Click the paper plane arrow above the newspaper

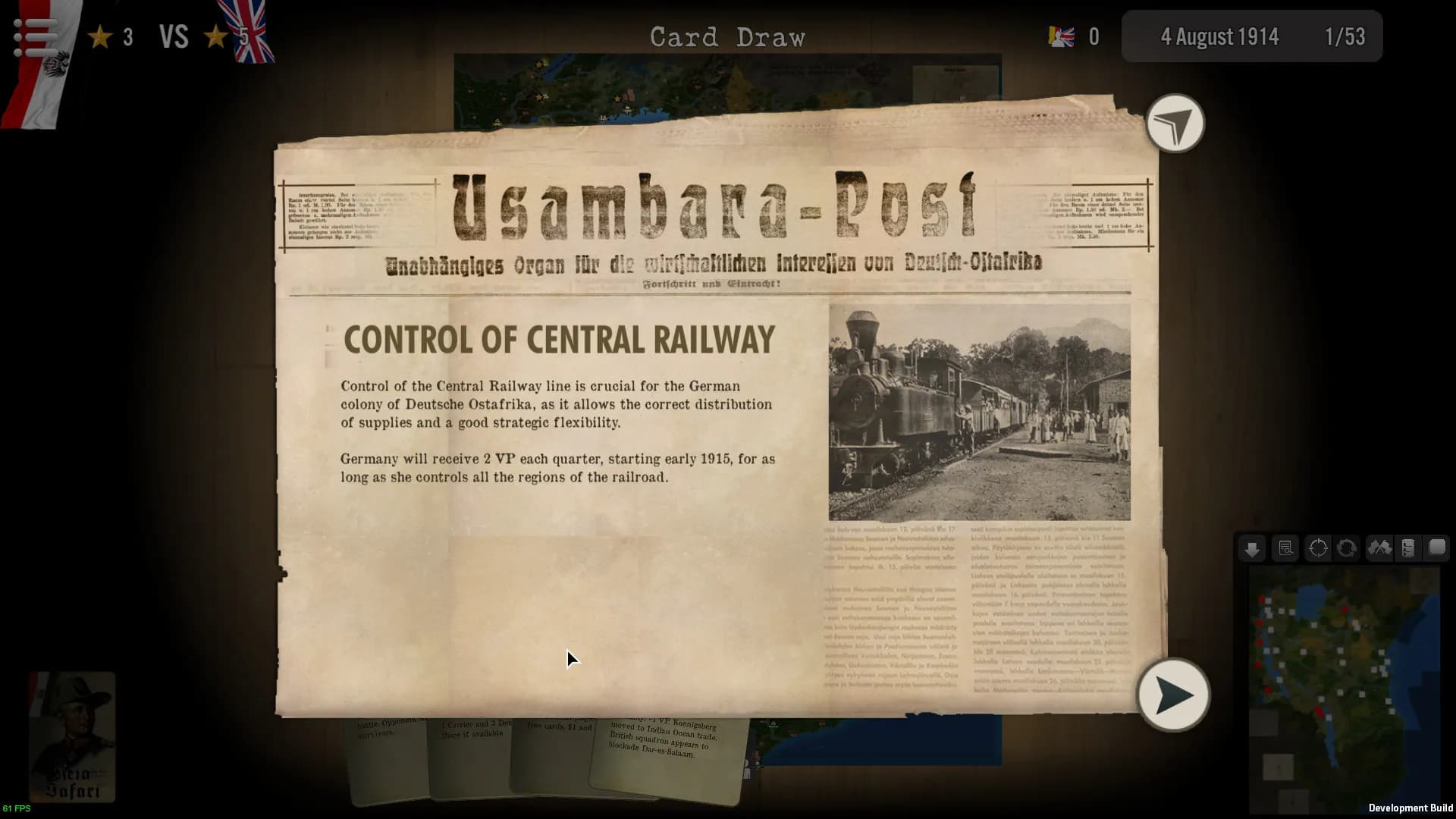click(1175, 124)
